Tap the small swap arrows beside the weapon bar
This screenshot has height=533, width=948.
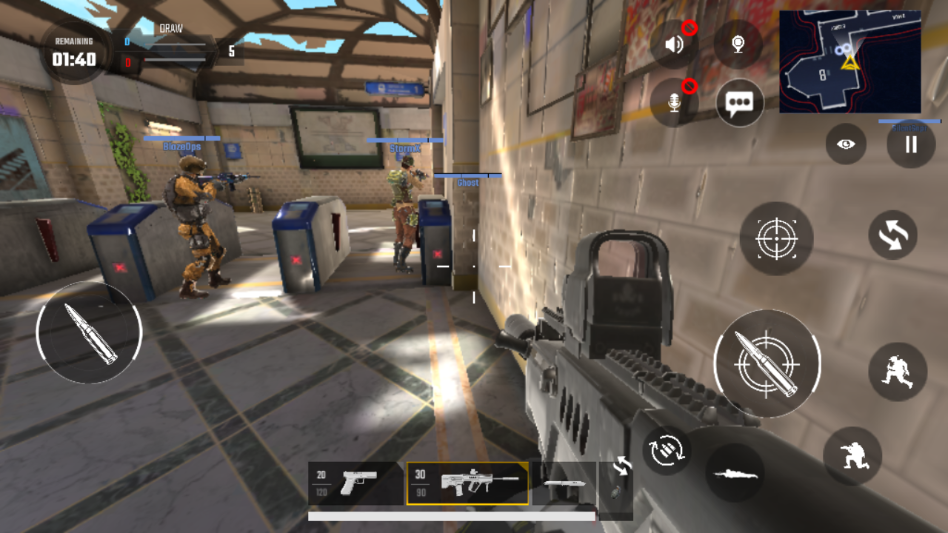tap(621, 466)
